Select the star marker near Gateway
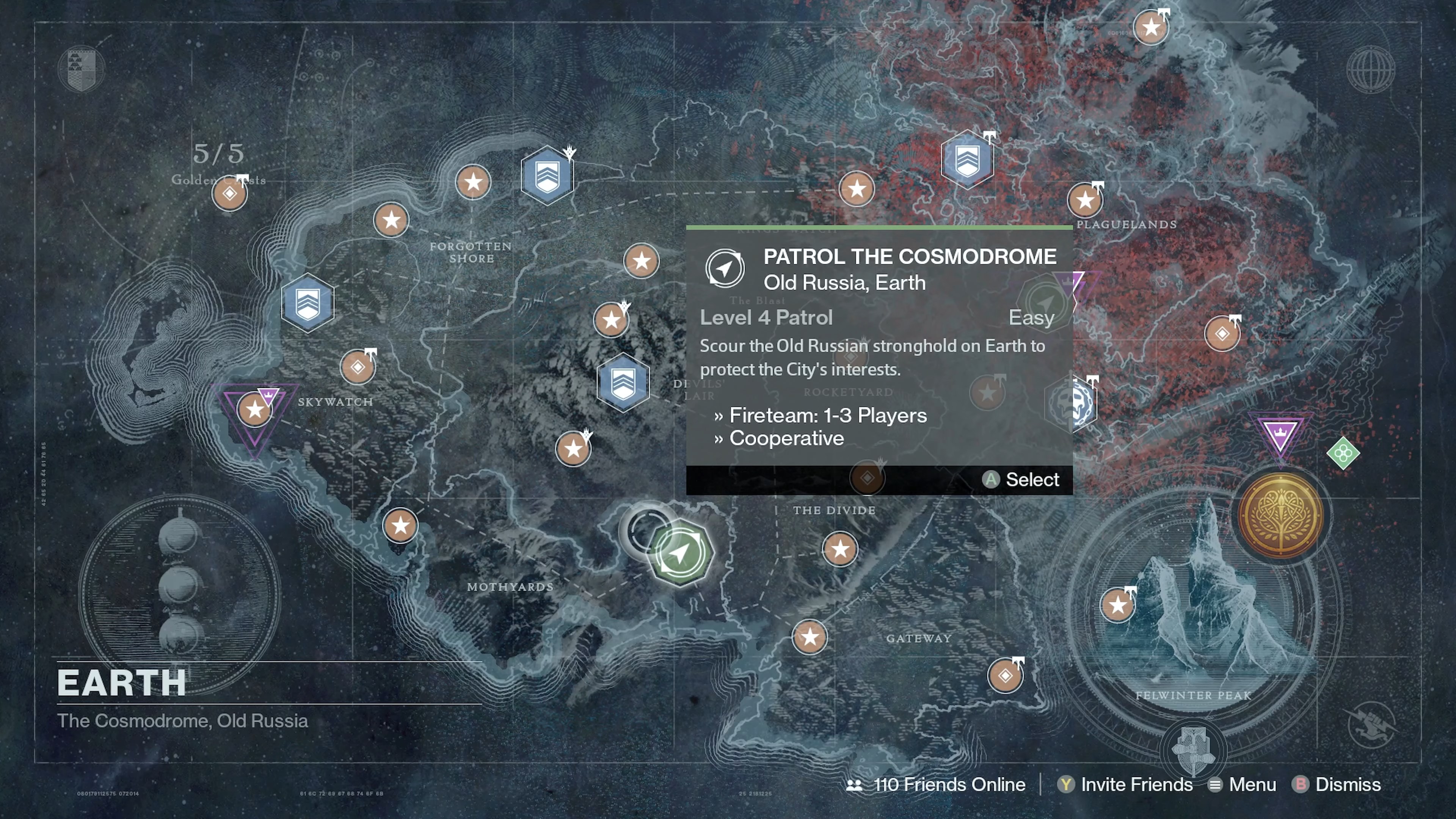The height and width of the screenshot is (819, 1456). (810, 637)
